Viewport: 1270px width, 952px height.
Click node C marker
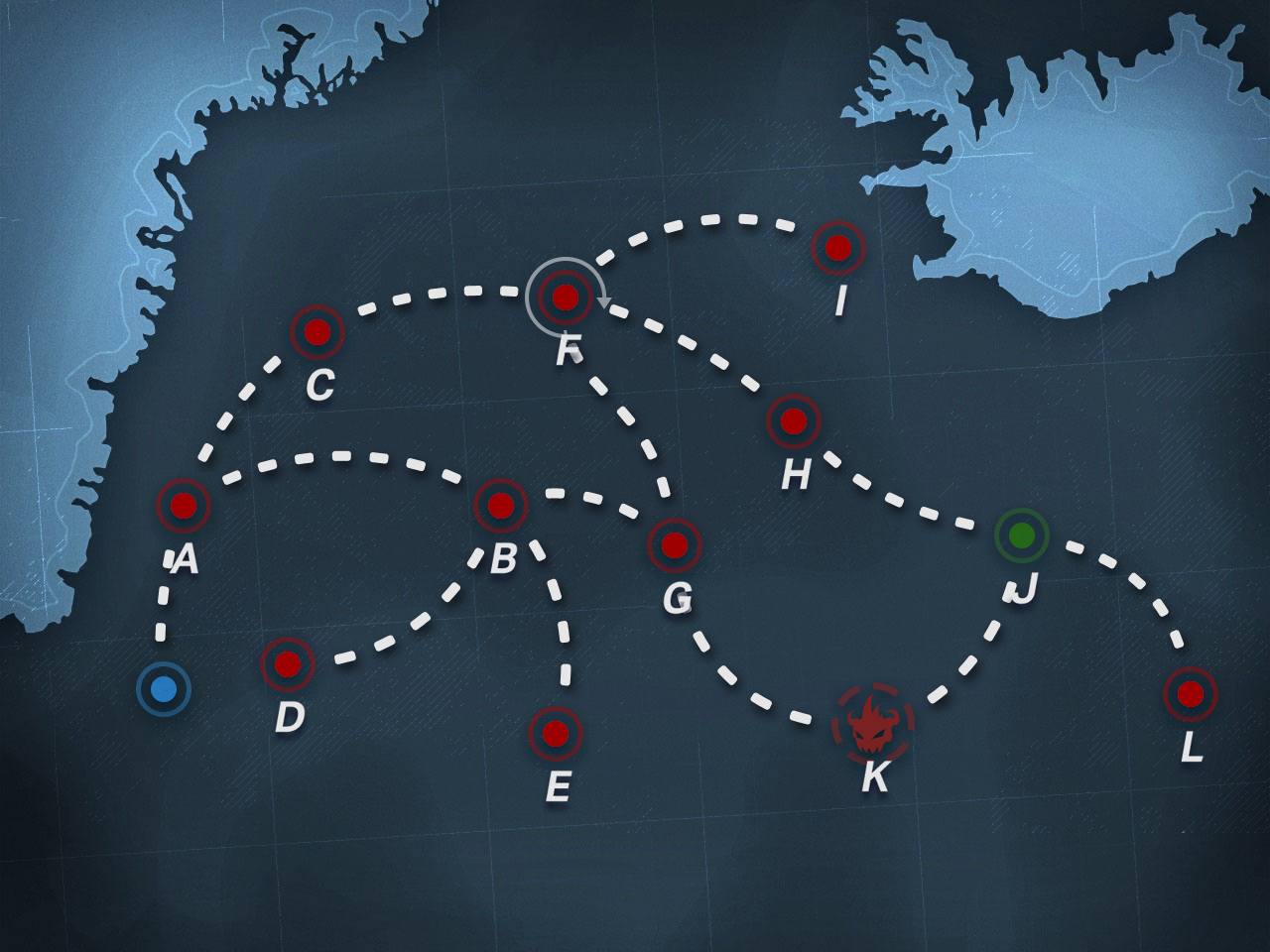[317, 332]
